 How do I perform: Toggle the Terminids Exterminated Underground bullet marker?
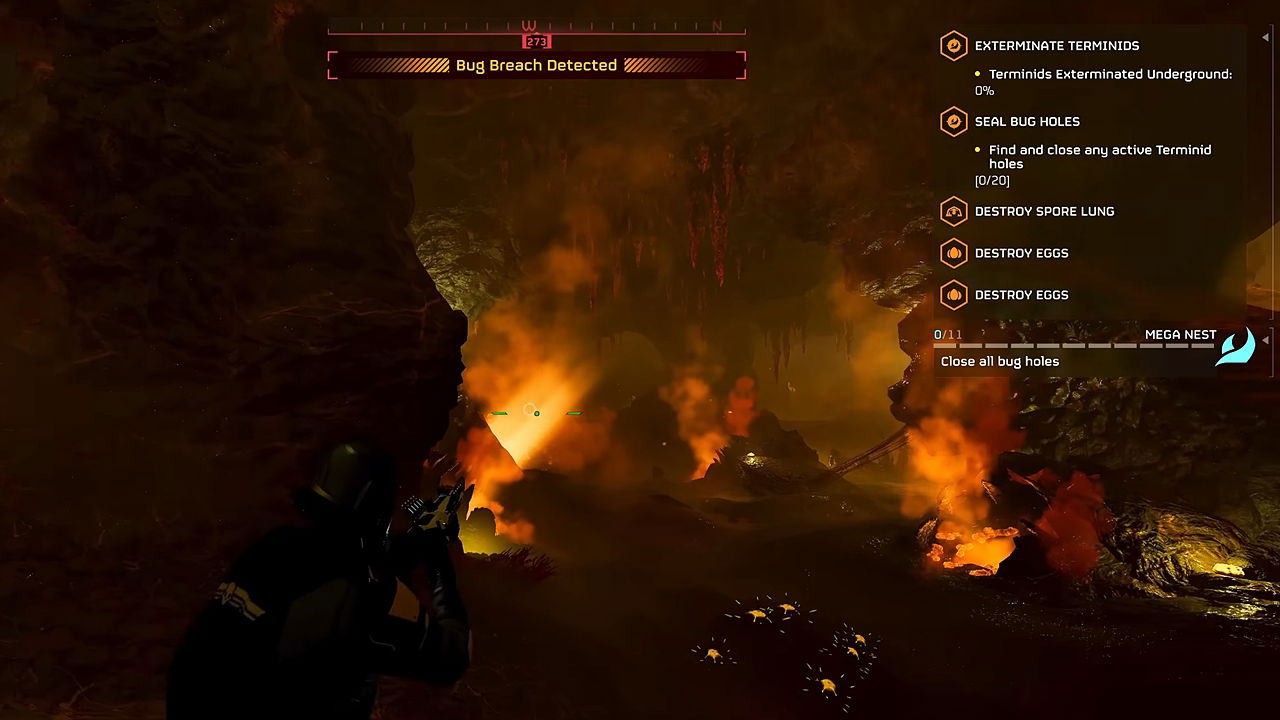pyautogui.click(x=977, y=74)
